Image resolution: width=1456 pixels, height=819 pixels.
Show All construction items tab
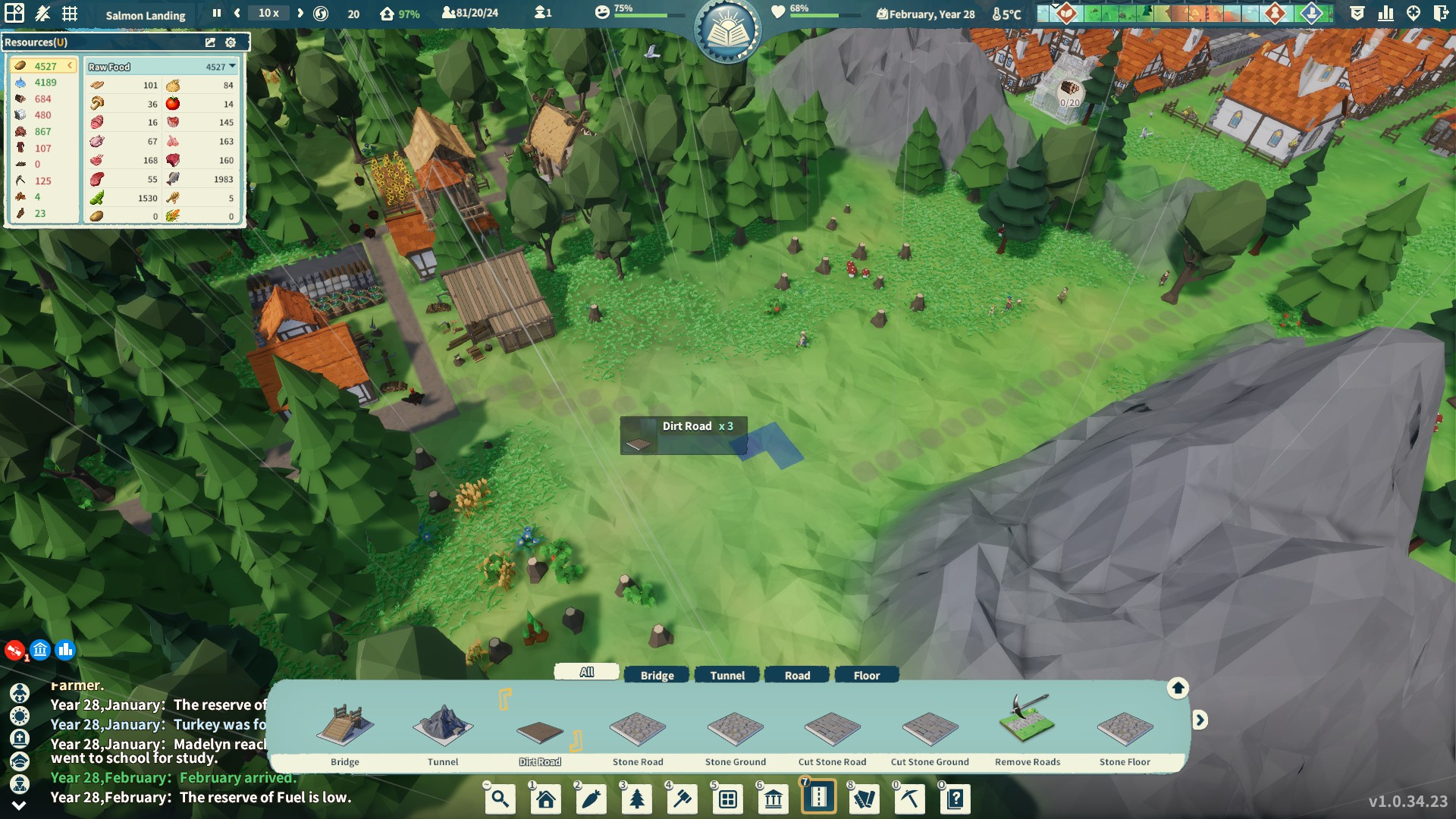(x=587, y=672)
